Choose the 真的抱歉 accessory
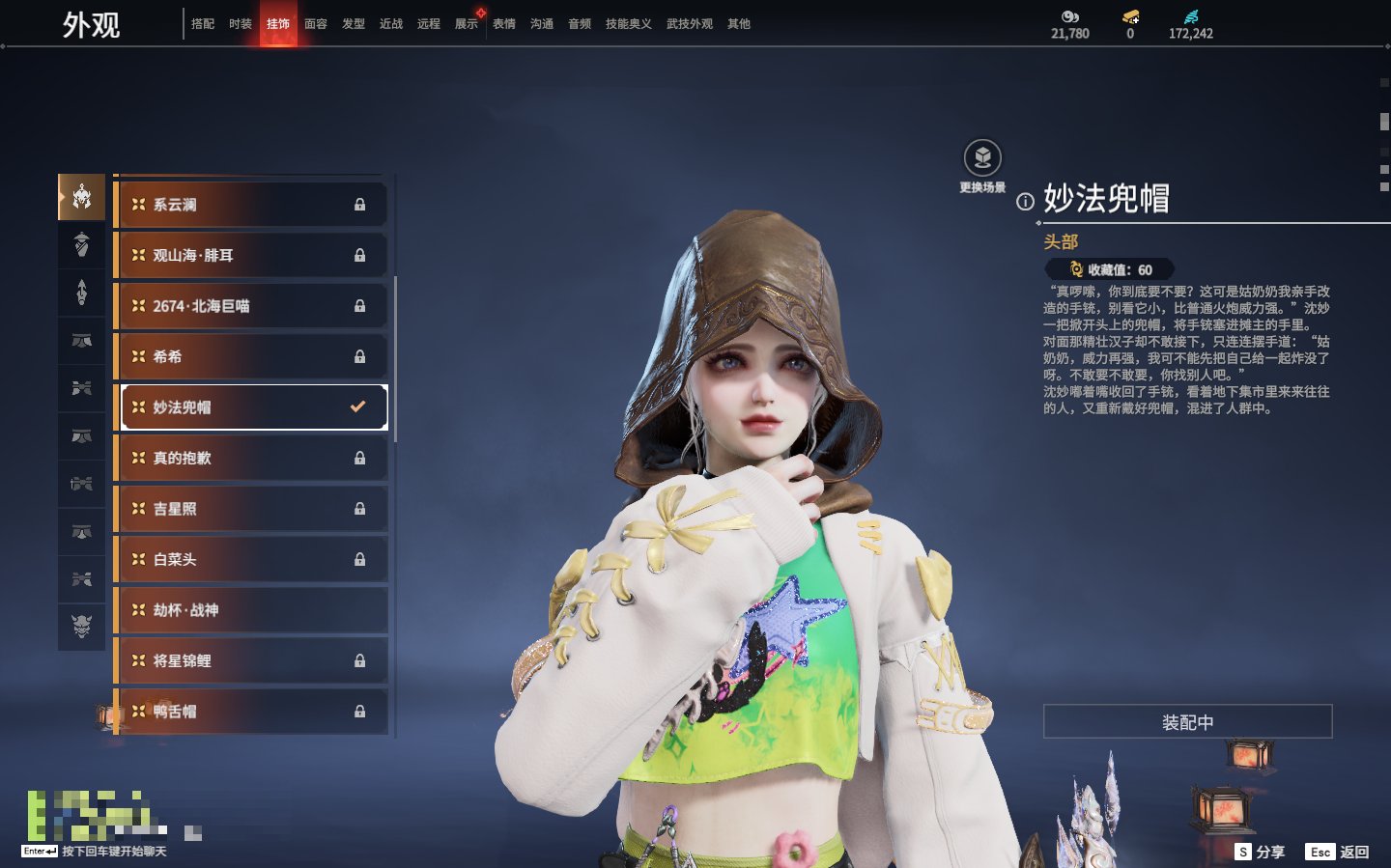Screen dimensions: 1391x868 click(x=251, y=459)
